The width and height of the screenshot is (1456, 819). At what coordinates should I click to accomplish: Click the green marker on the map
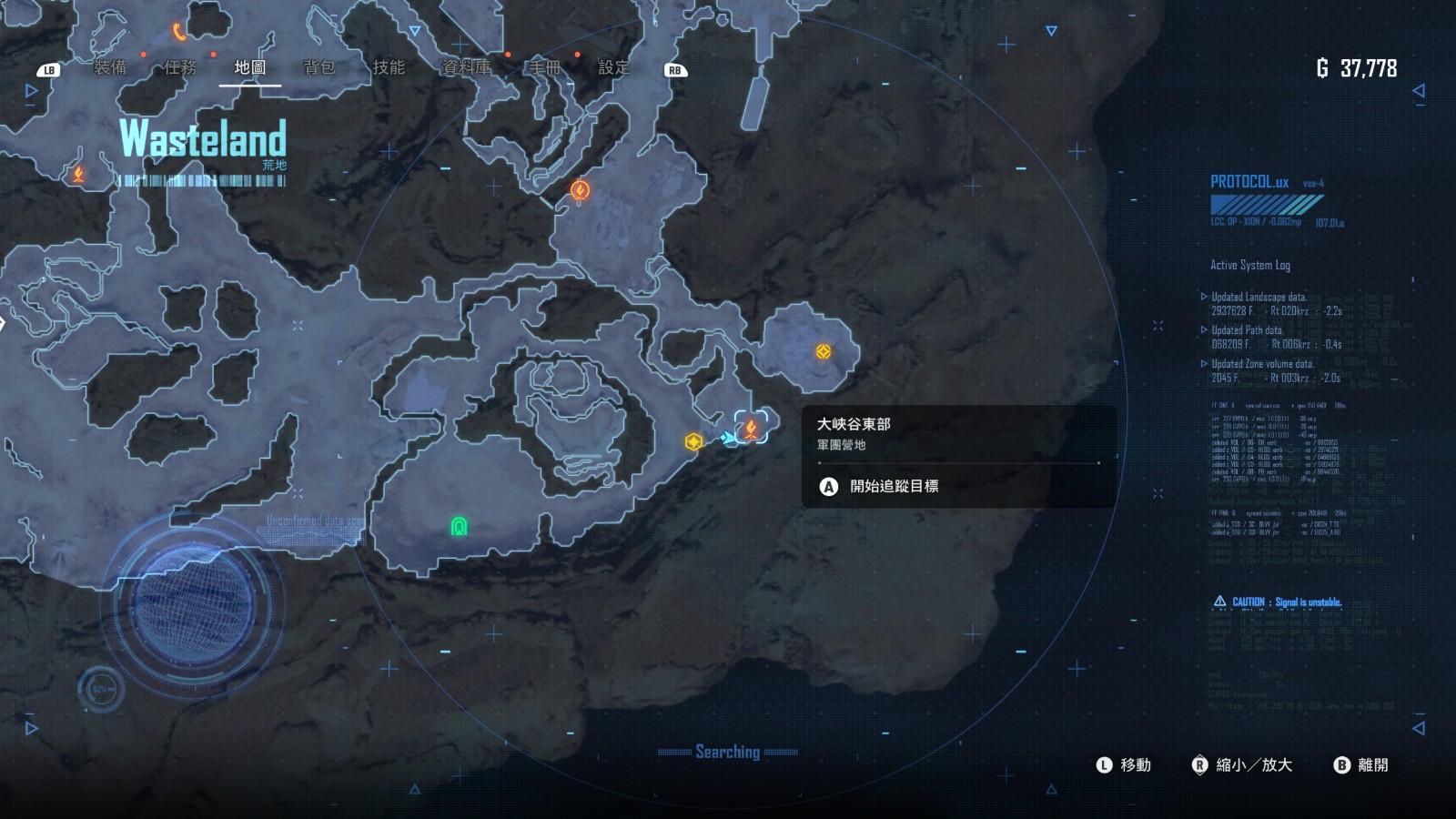pos(460,526)
